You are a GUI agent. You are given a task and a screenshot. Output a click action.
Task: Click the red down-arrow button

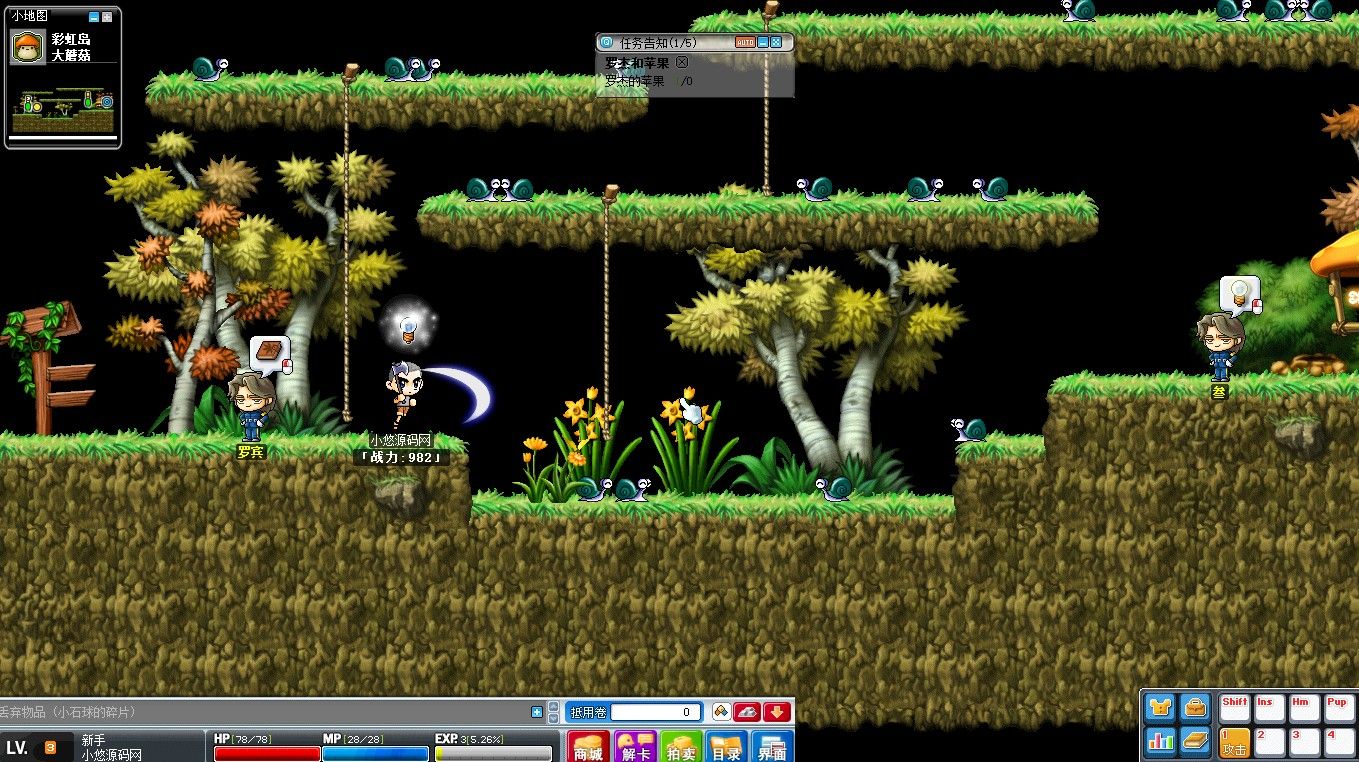pos(777,712)
